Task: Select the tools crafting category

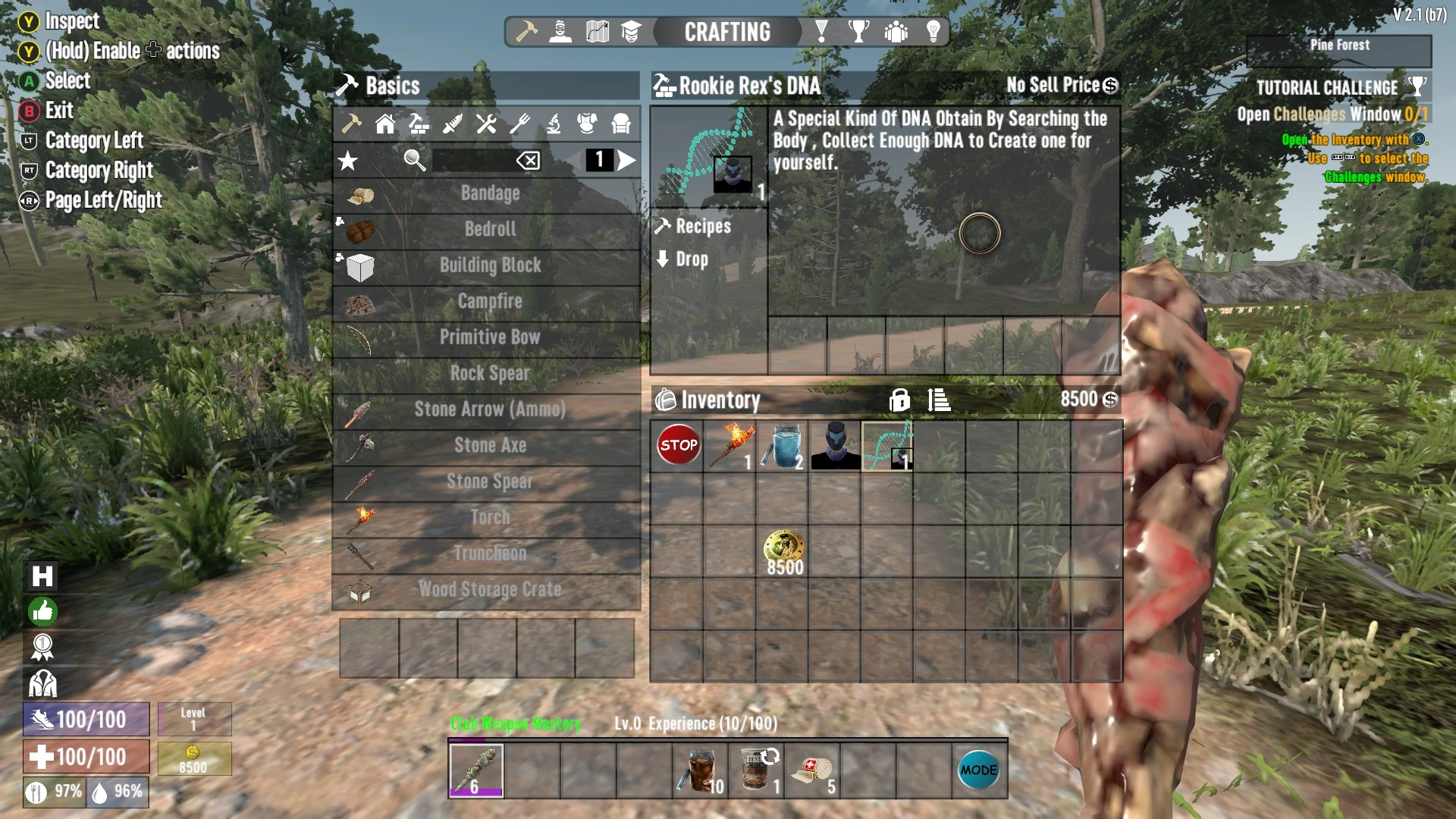Action: click(x=486, y=124)
